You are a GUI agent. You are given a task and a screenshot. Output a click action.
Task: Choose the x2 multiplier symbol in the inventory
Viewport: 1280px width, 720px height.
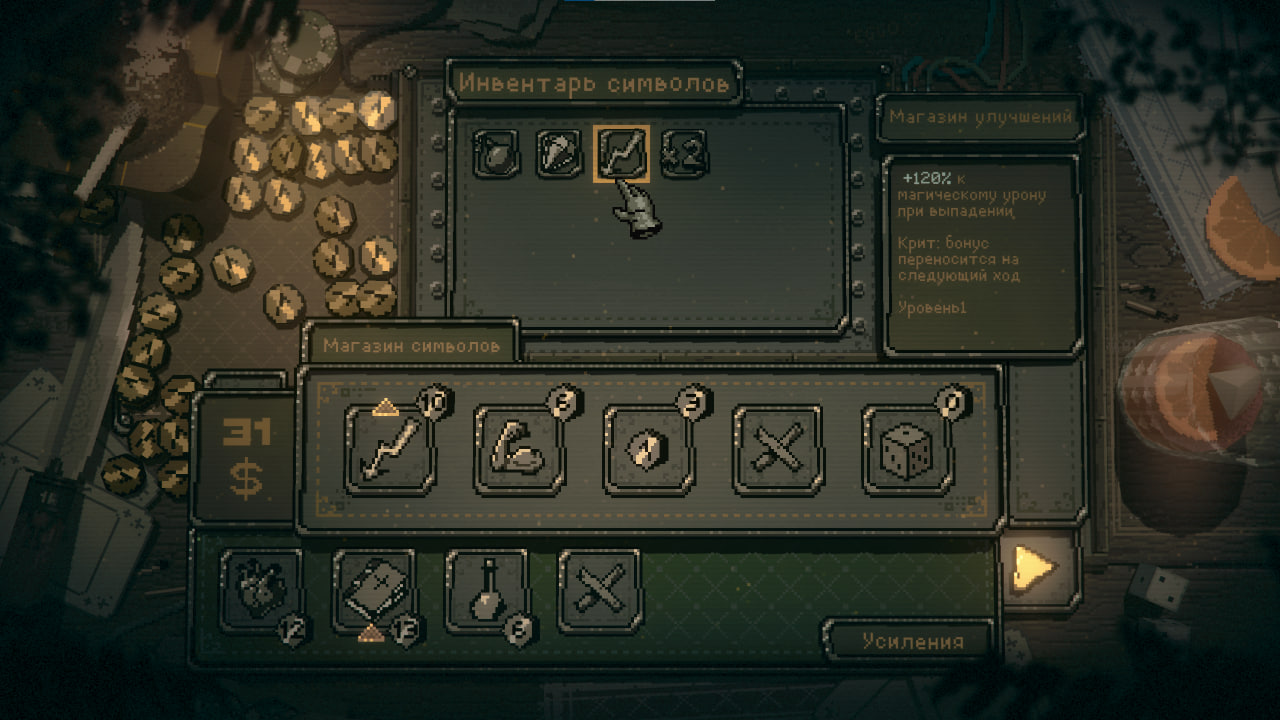684,155
